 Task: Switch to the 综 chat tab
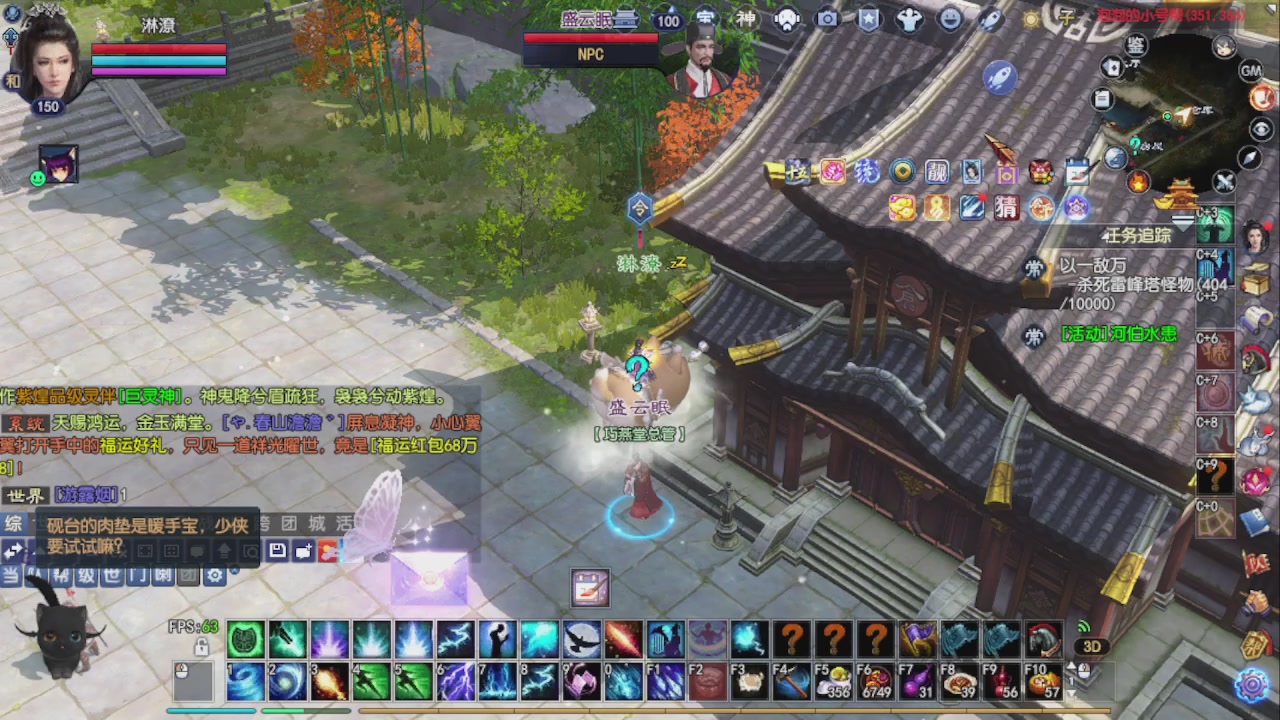coord(14,522)
